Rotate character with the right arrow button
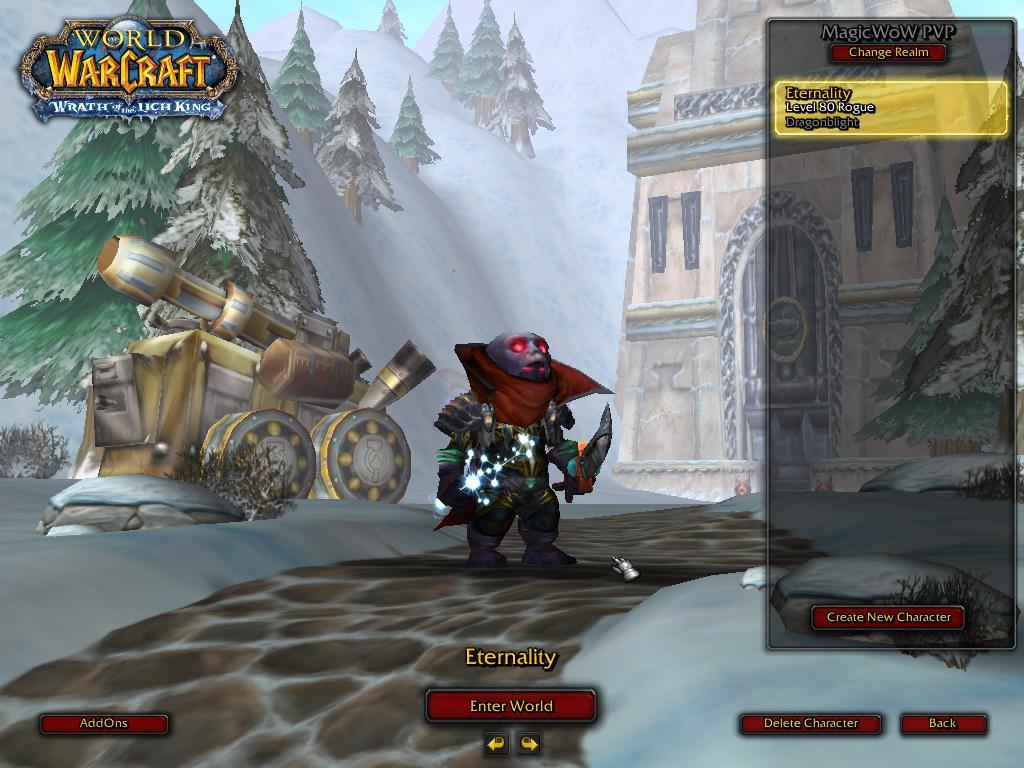The width and height of the screenshot is (1024, 768). (528, 743)
